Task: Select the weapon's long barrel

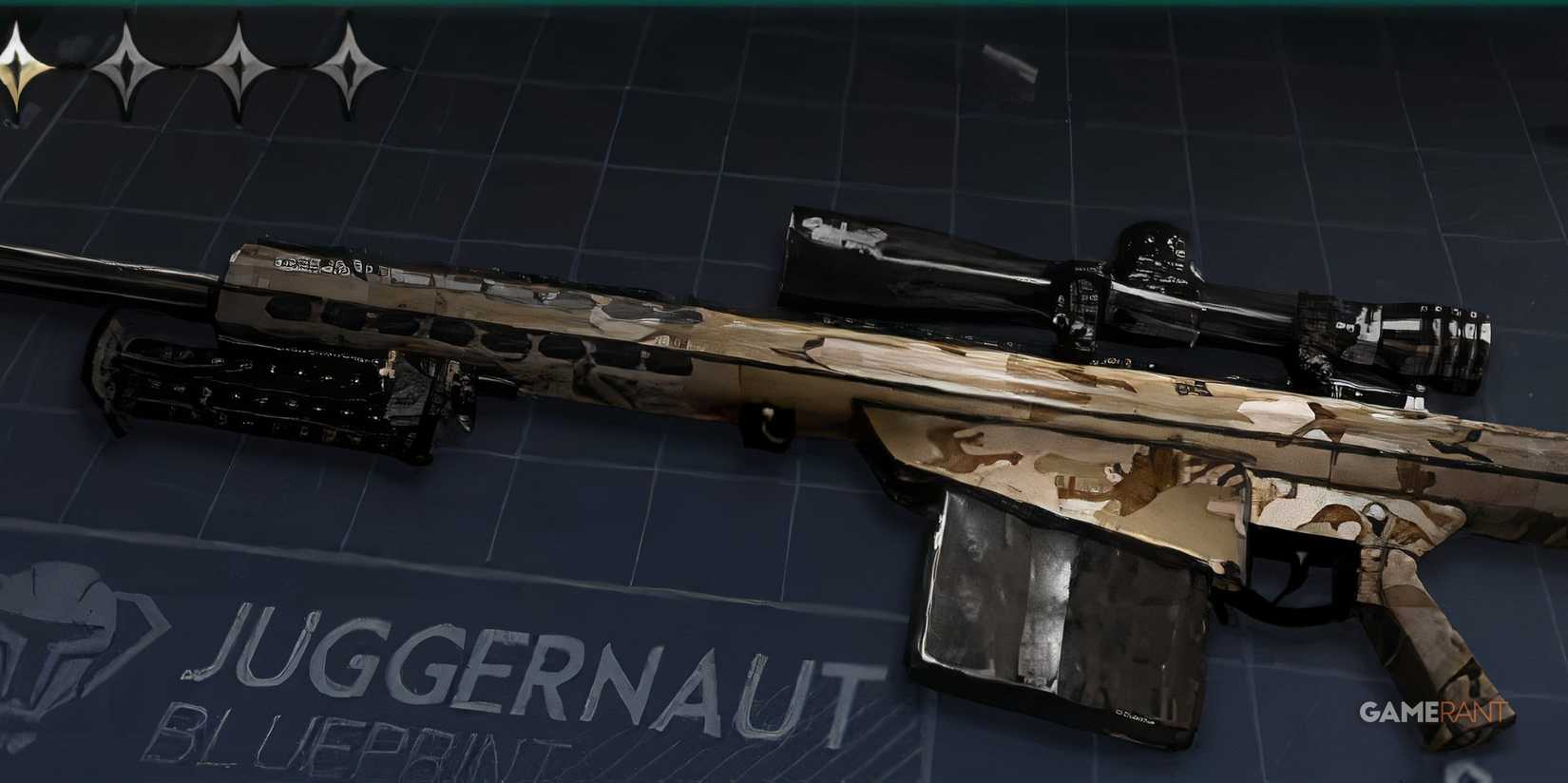Action: coord(105,276)
